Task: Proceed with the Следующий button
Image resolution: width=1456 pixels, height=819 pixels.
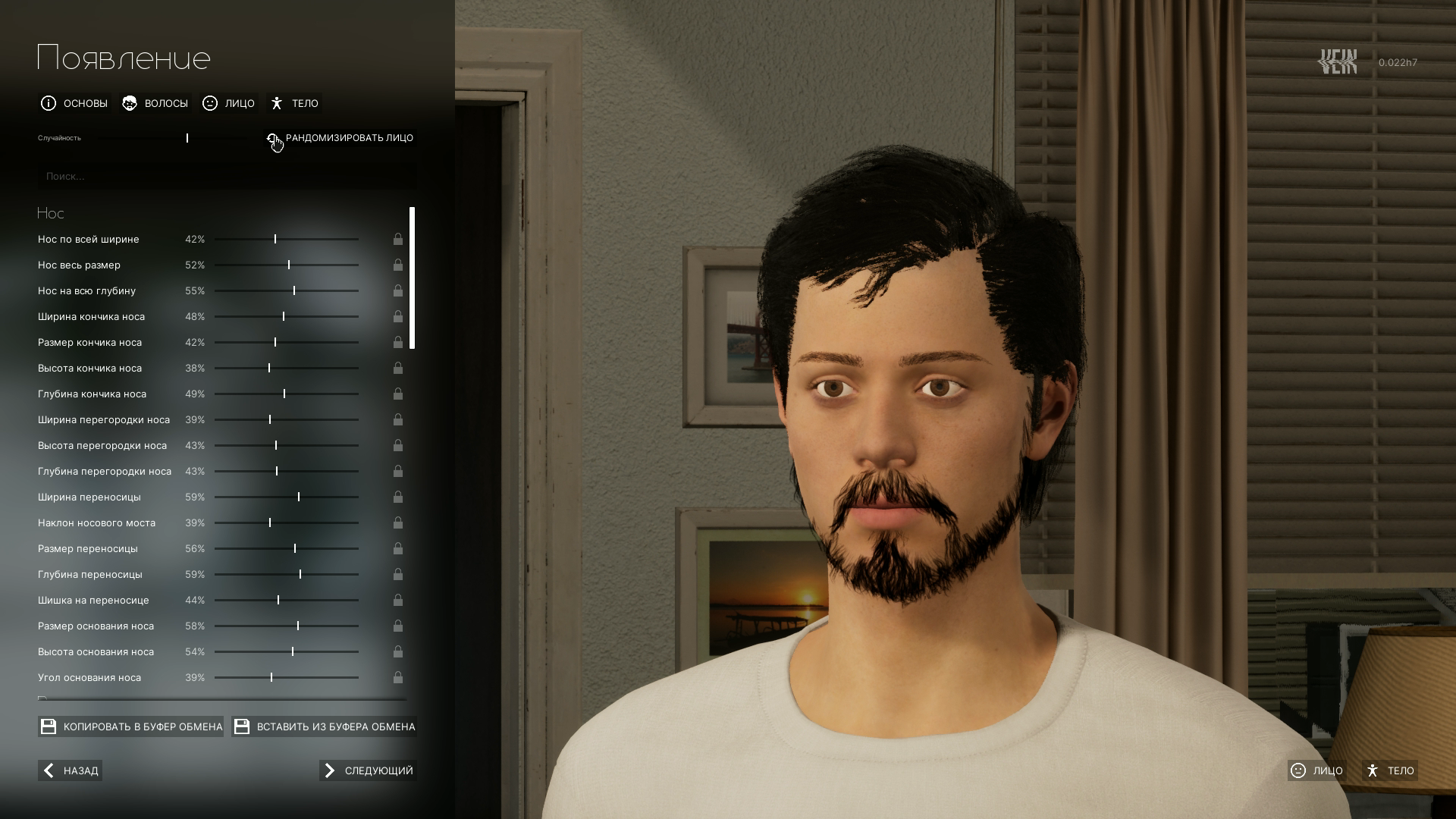Action: pos(368,770)
